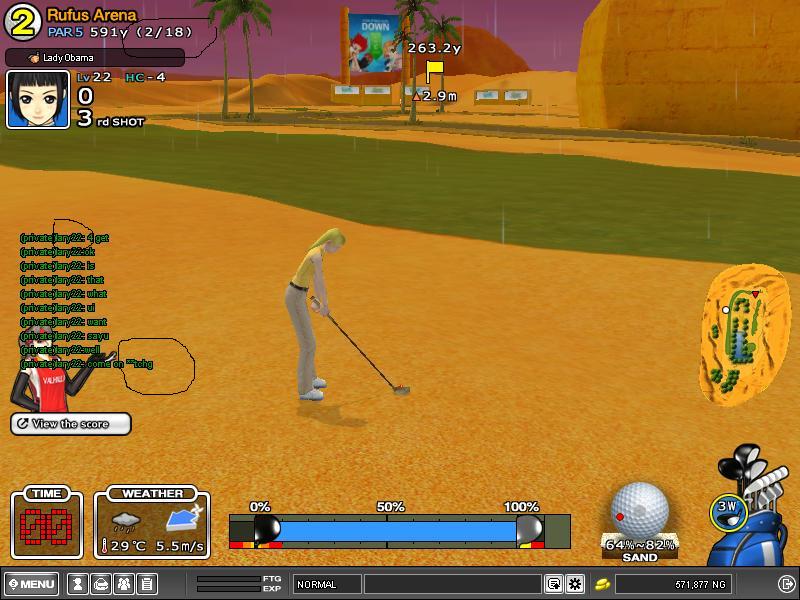The width and height of the screenshot is (800, 600).
Task: Open the gear settings button
Action: pyautogui.click(x=575, y=584)
